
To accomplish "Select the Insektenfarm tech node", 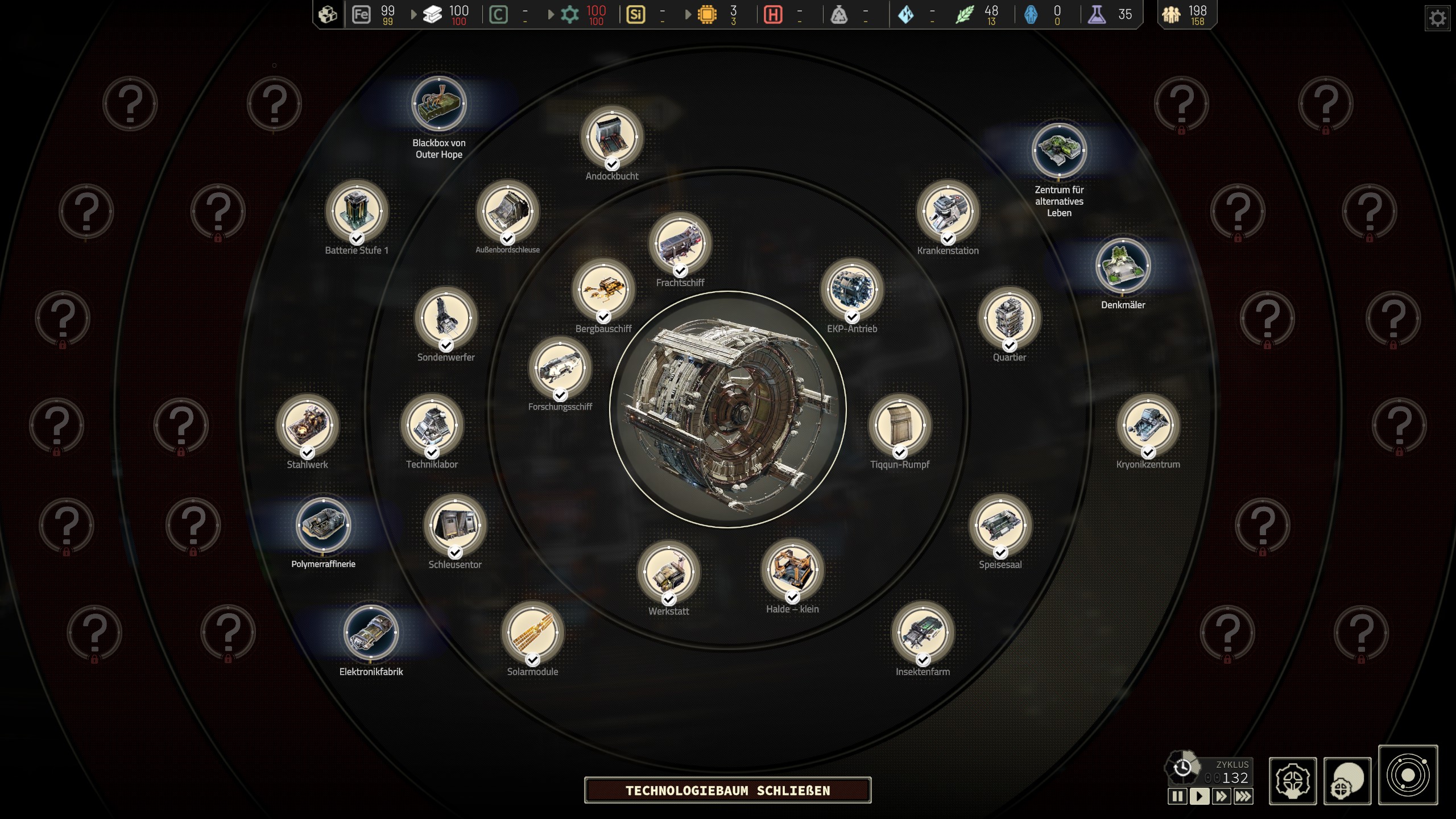I will pyautogui.click(x=923, y=632).
